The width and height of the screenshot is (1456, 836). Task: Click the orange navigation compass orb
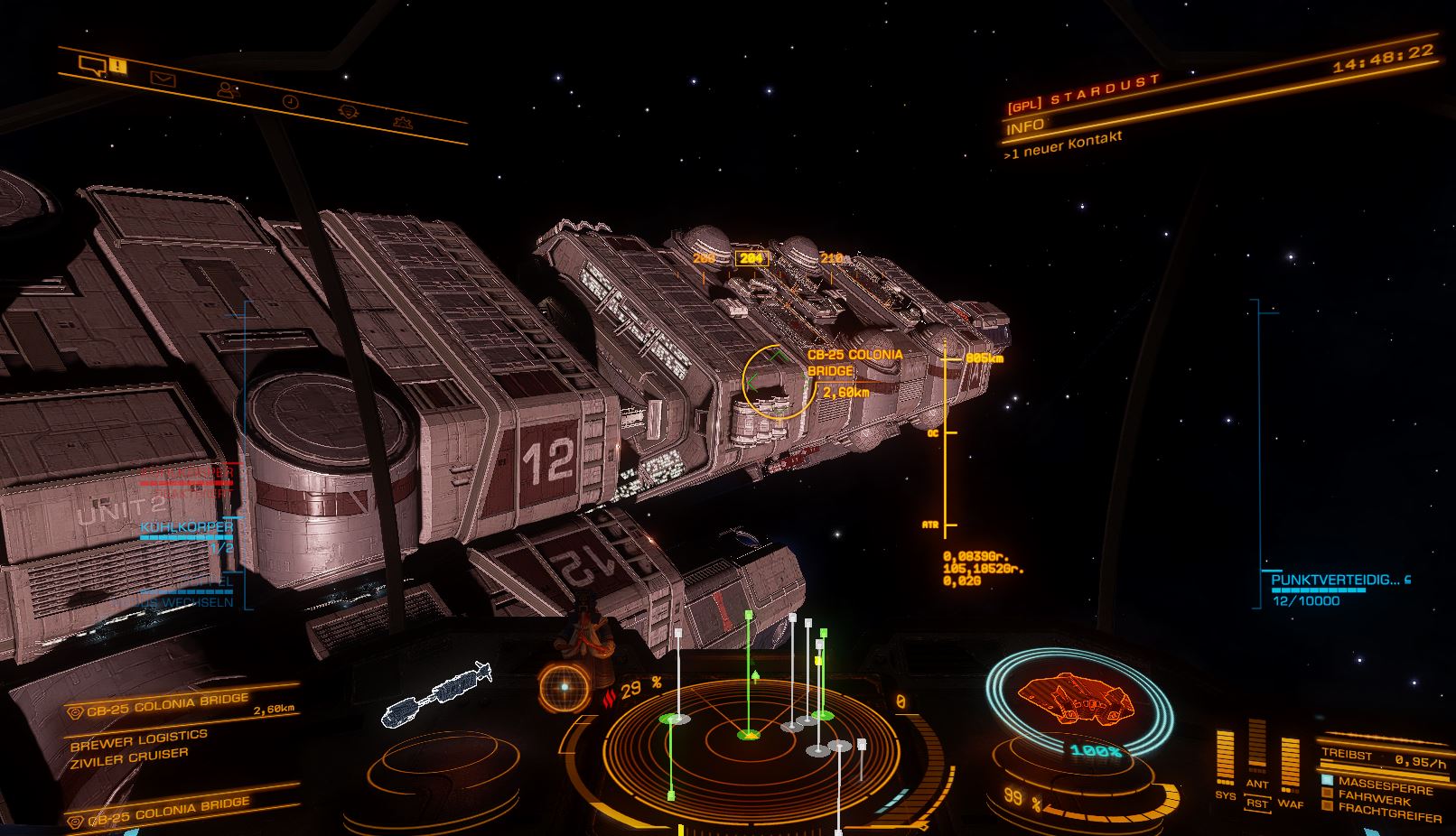tap(564, 687)
